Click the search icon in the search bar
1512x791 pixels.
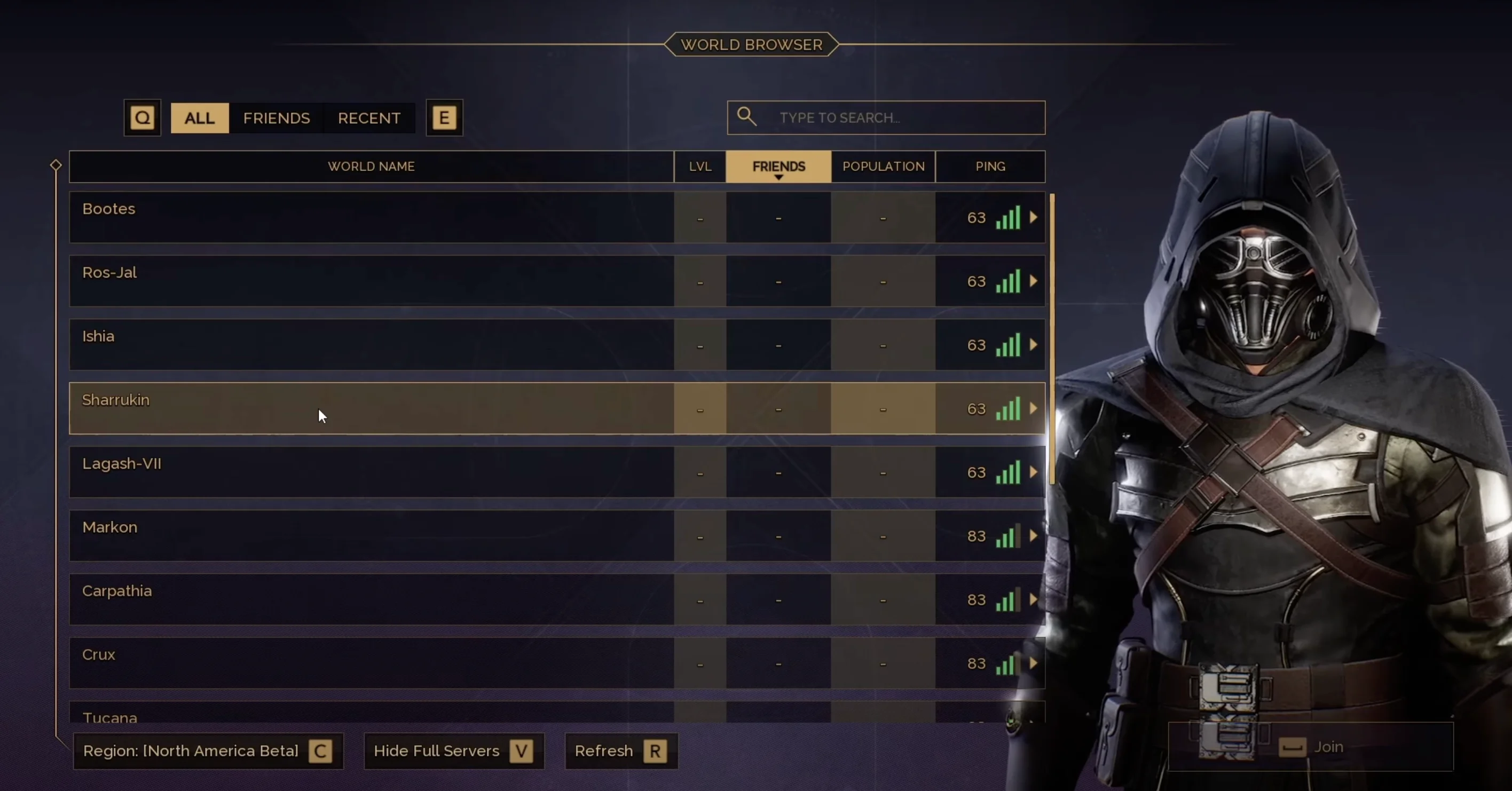point(746,117)
